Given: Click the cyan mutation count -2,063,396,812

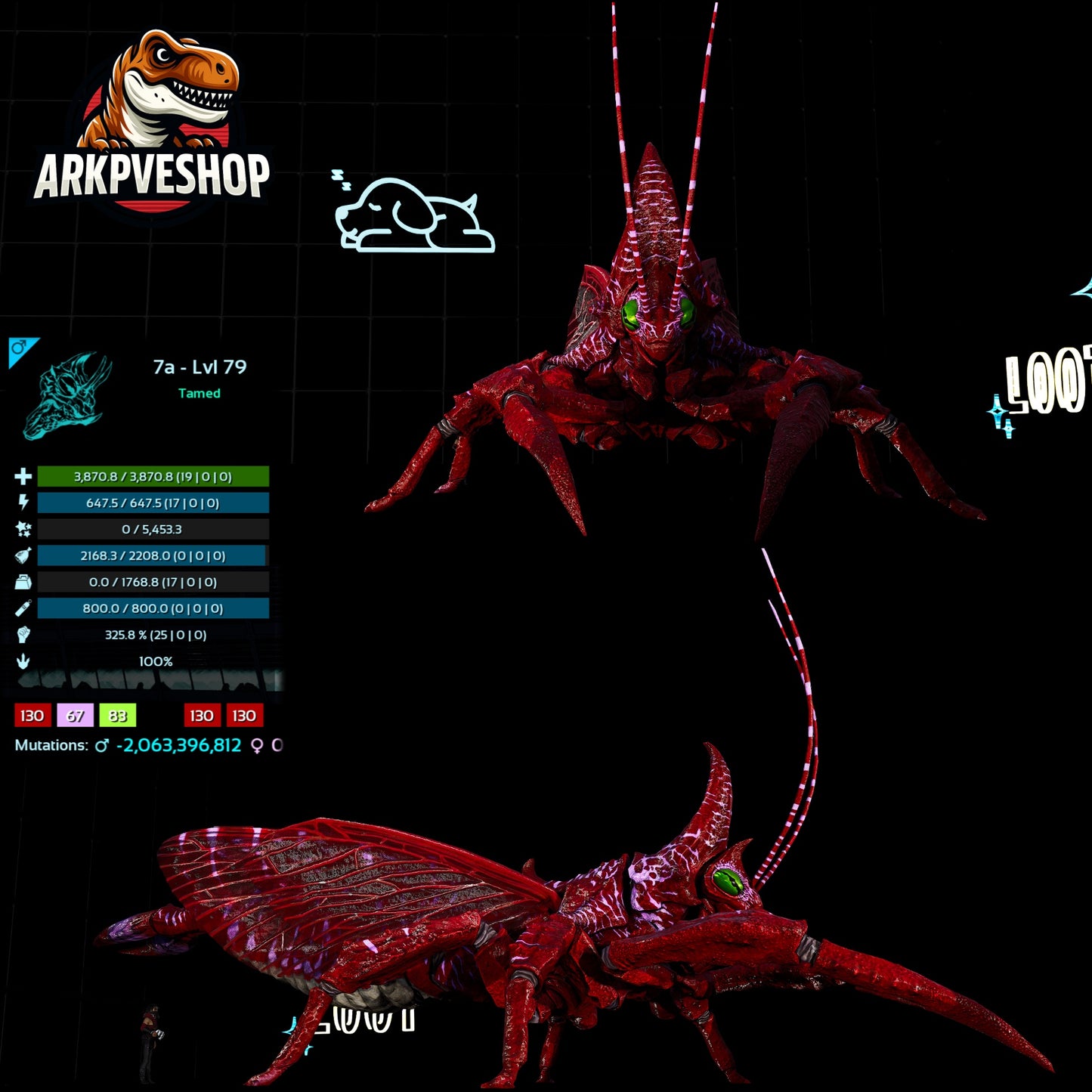Looking at the screenshot, I should tap(178, 744).
